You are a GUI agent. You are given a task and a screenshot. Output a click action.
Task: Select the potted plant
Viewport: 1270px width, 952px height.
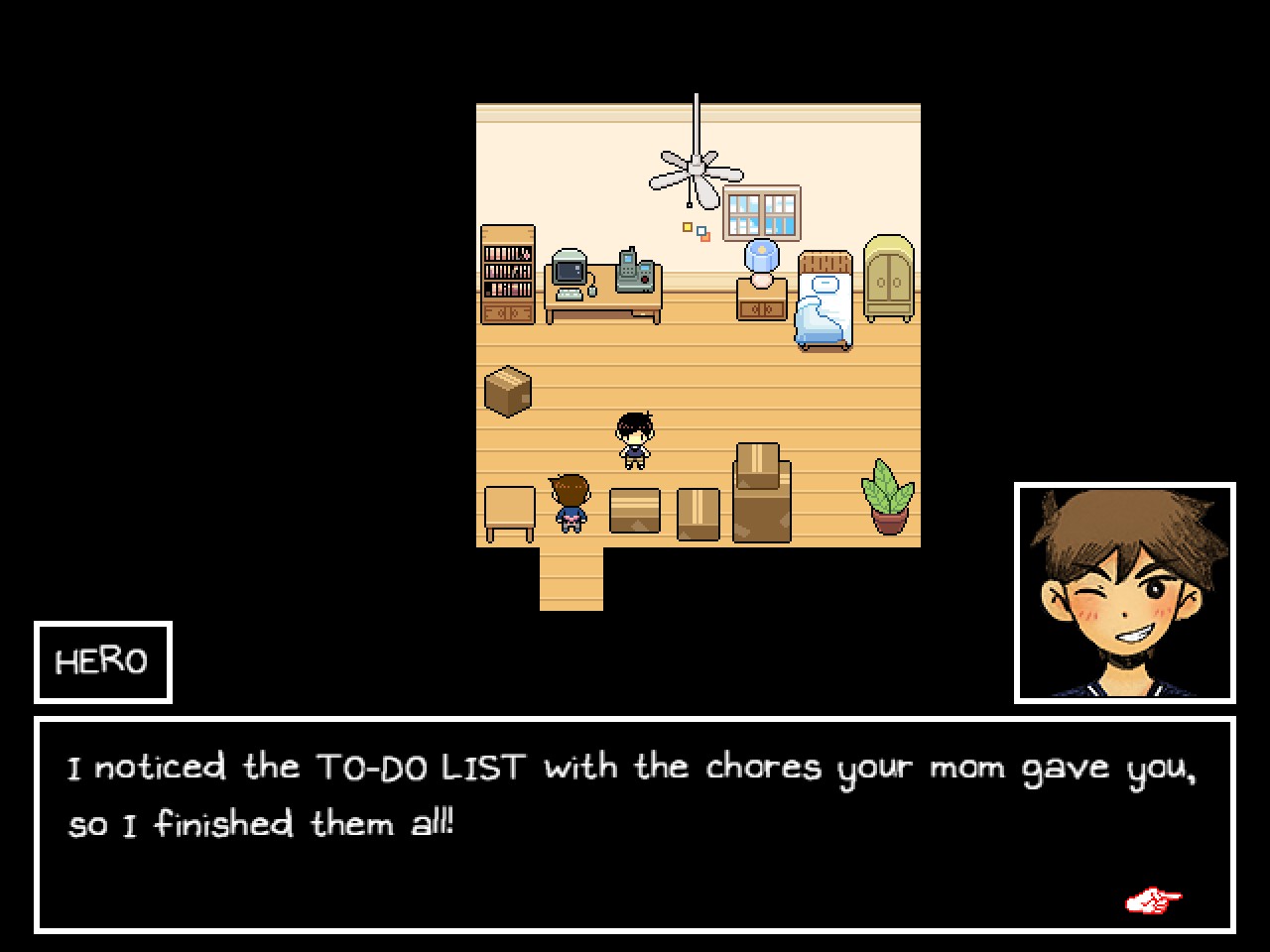890,496
